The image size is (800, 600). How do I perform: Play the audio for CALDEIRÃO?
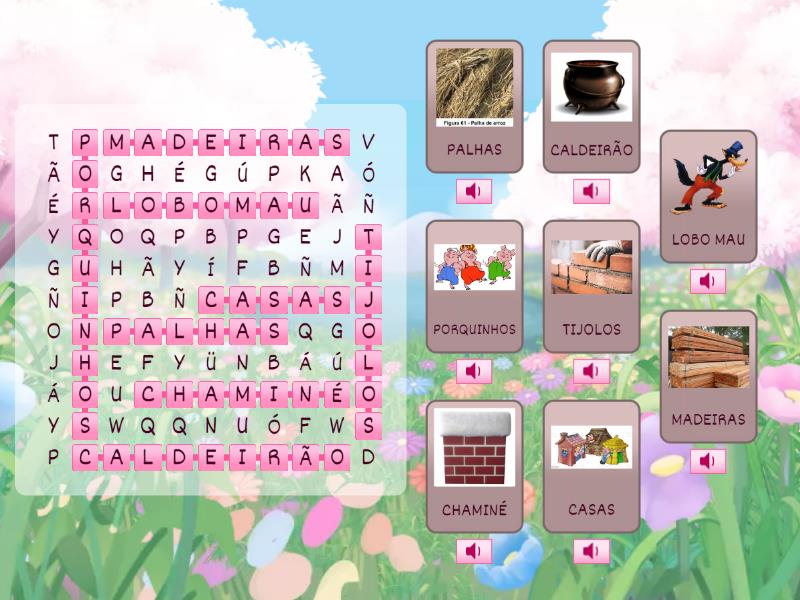pos(591,191)
